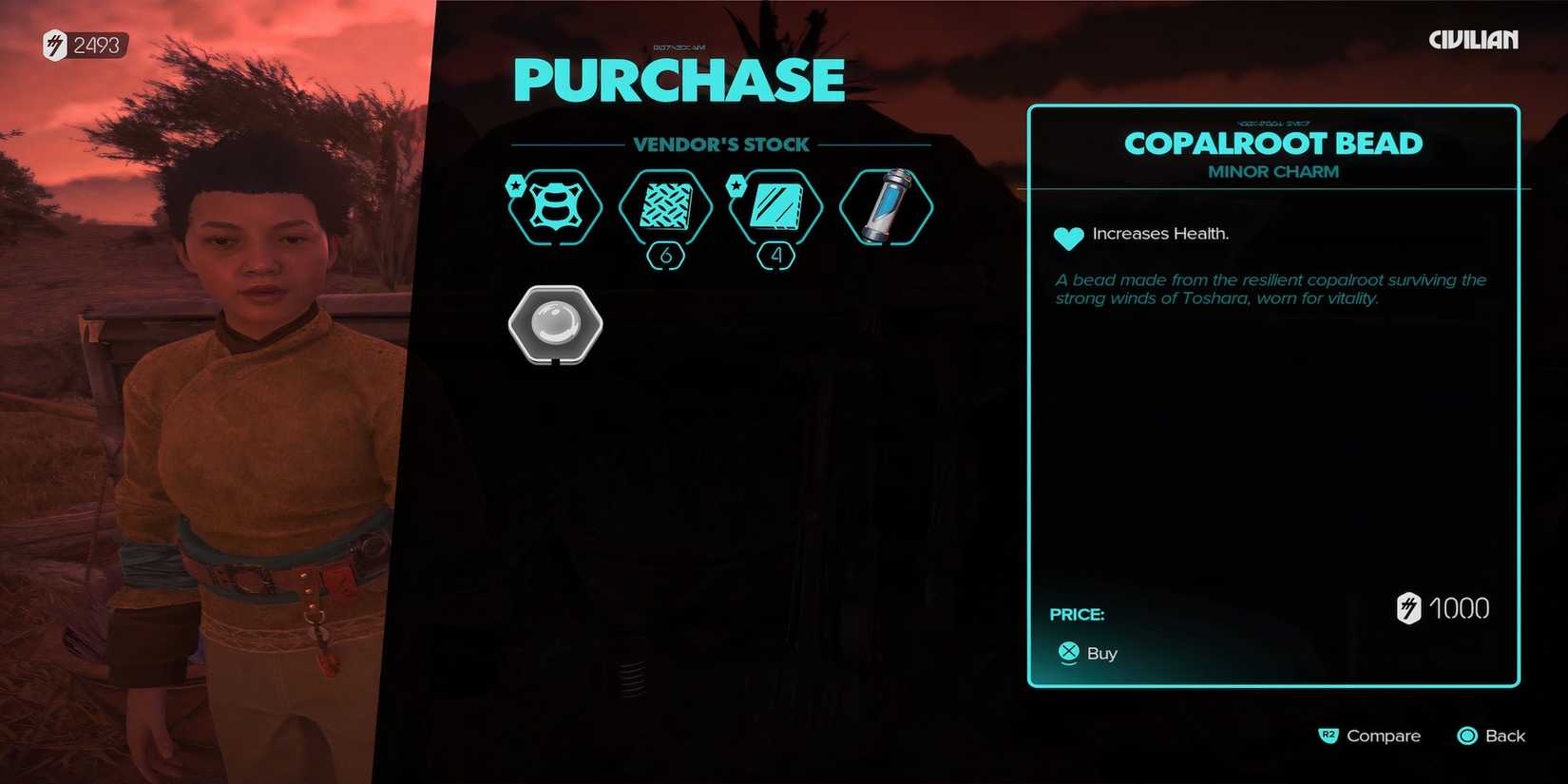Select Back to exit the shop

point(1490,736)
